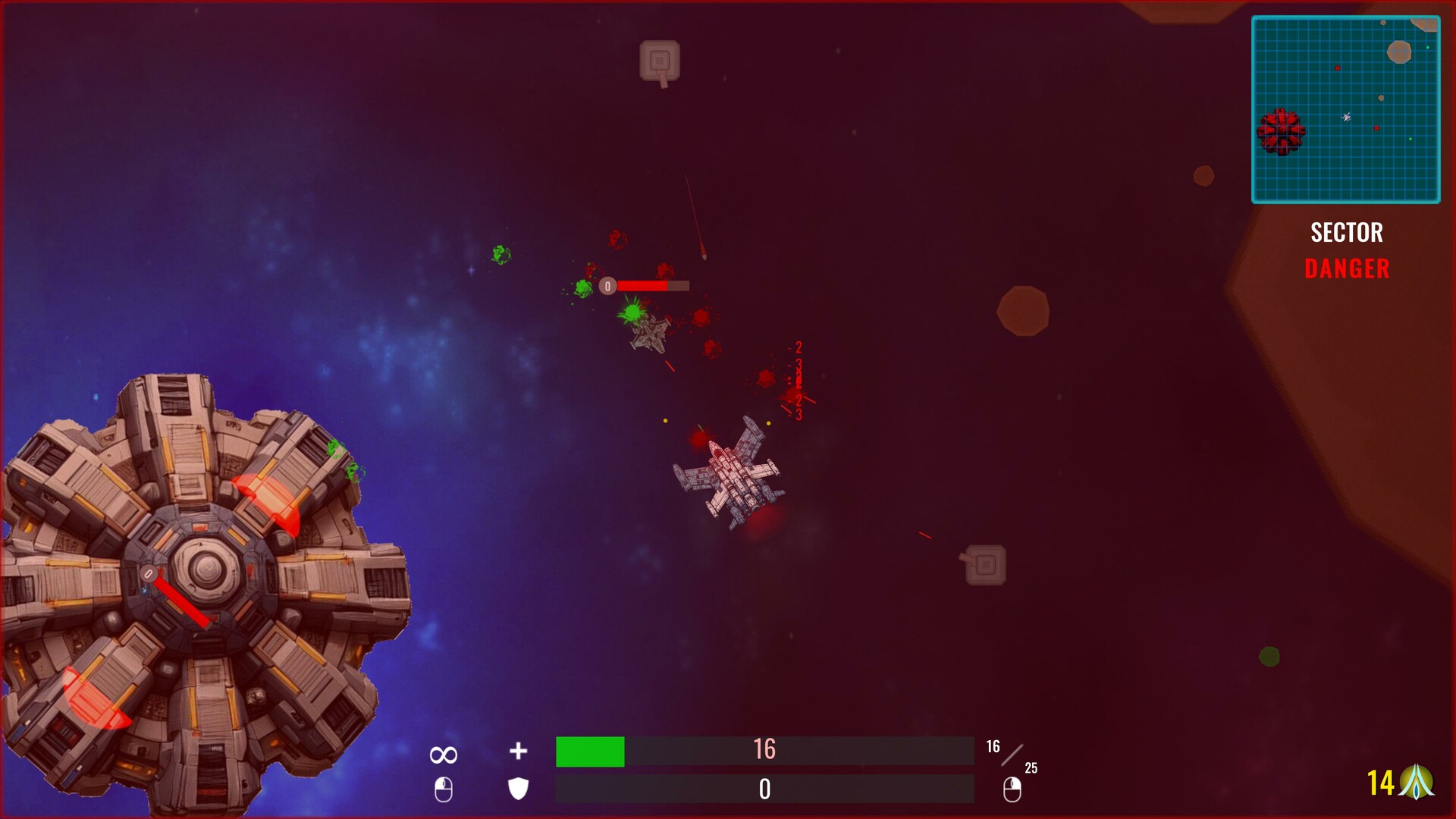Click the player ship icon on the minimap

click(x=1348, y=116)
